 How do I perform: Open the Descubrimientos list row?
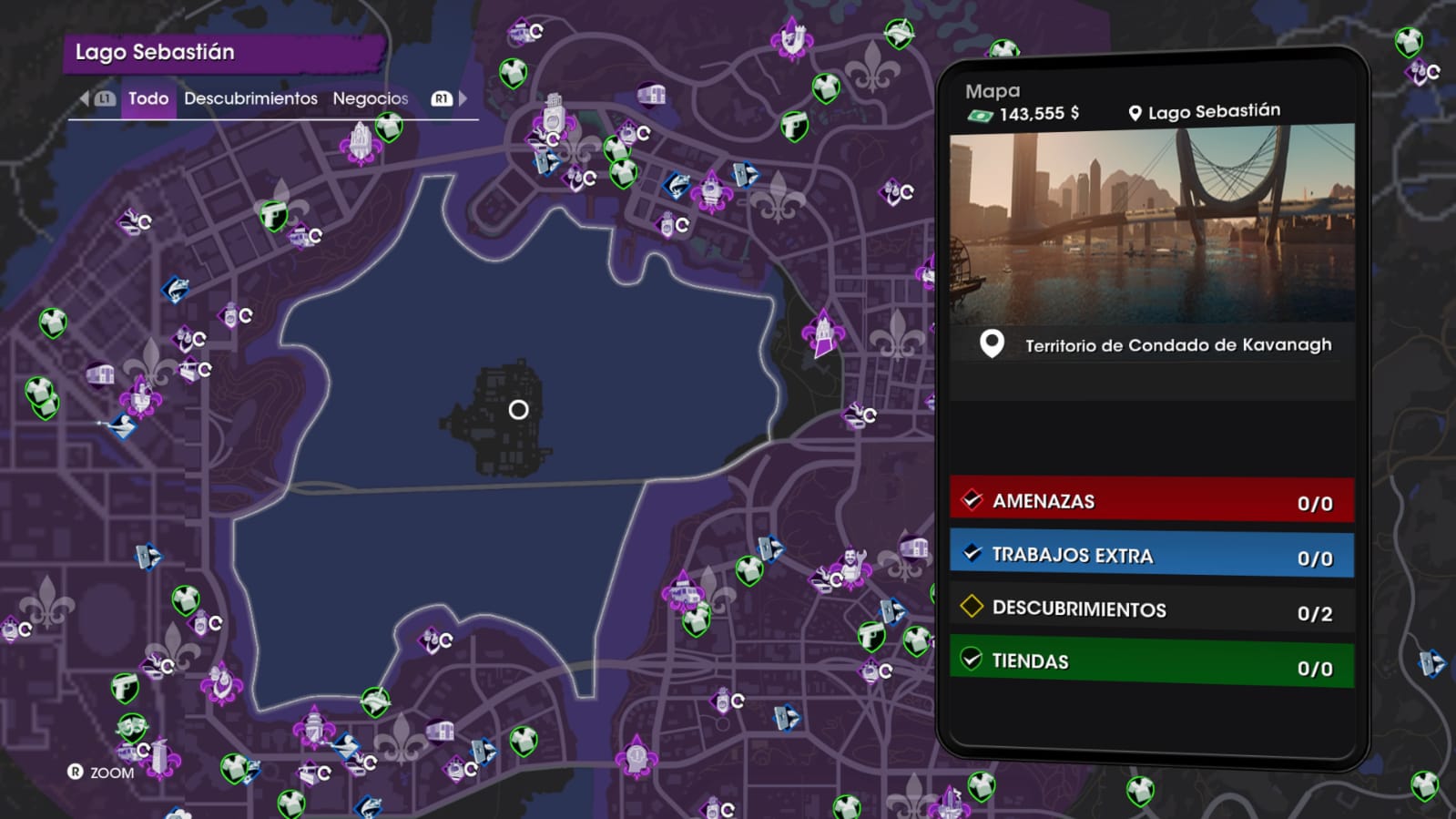[x=1151, y=609]
